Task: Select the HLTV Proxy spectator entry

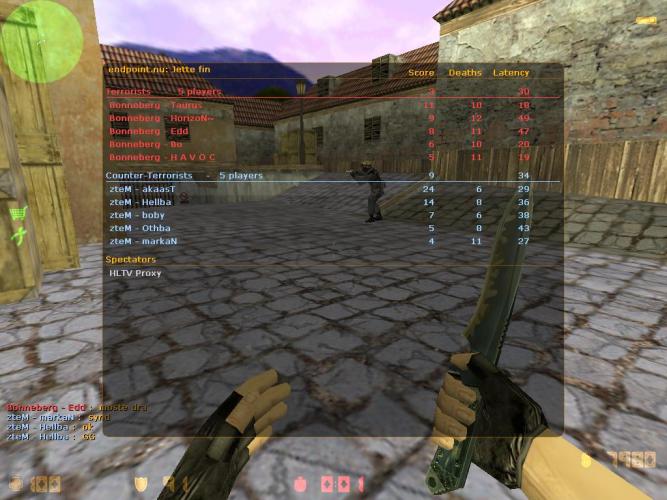Action: [134, 273]
